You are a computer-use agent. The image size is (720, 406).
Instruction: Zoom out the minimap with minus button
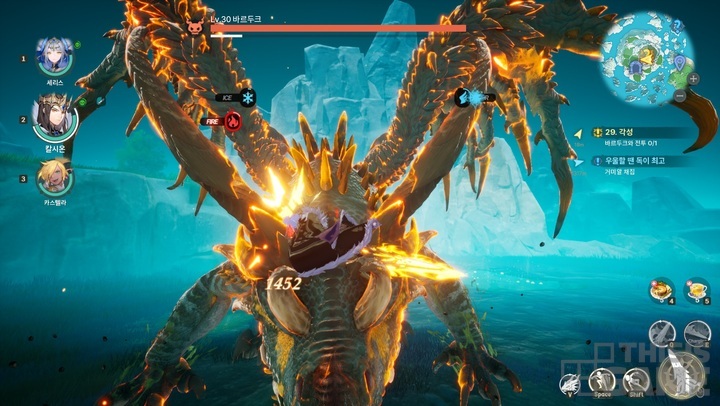[680, 95]
